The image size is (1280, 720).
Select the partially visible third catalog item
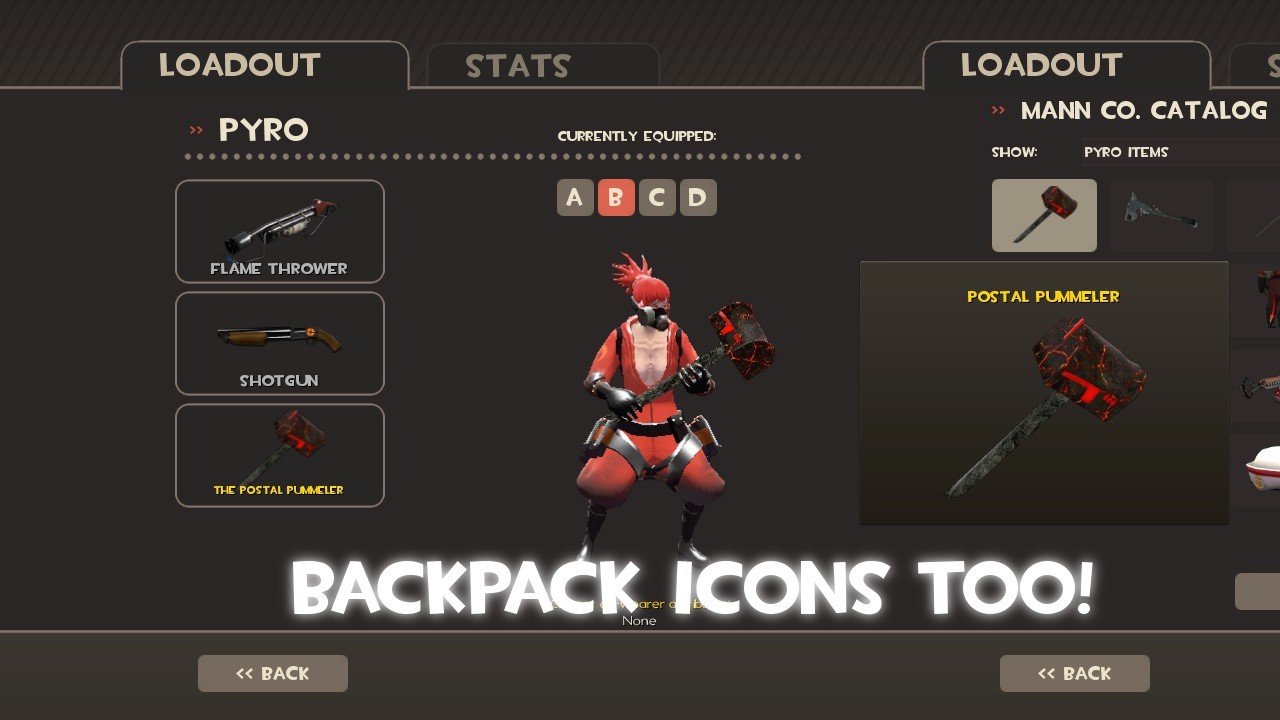coord(1262,215)
